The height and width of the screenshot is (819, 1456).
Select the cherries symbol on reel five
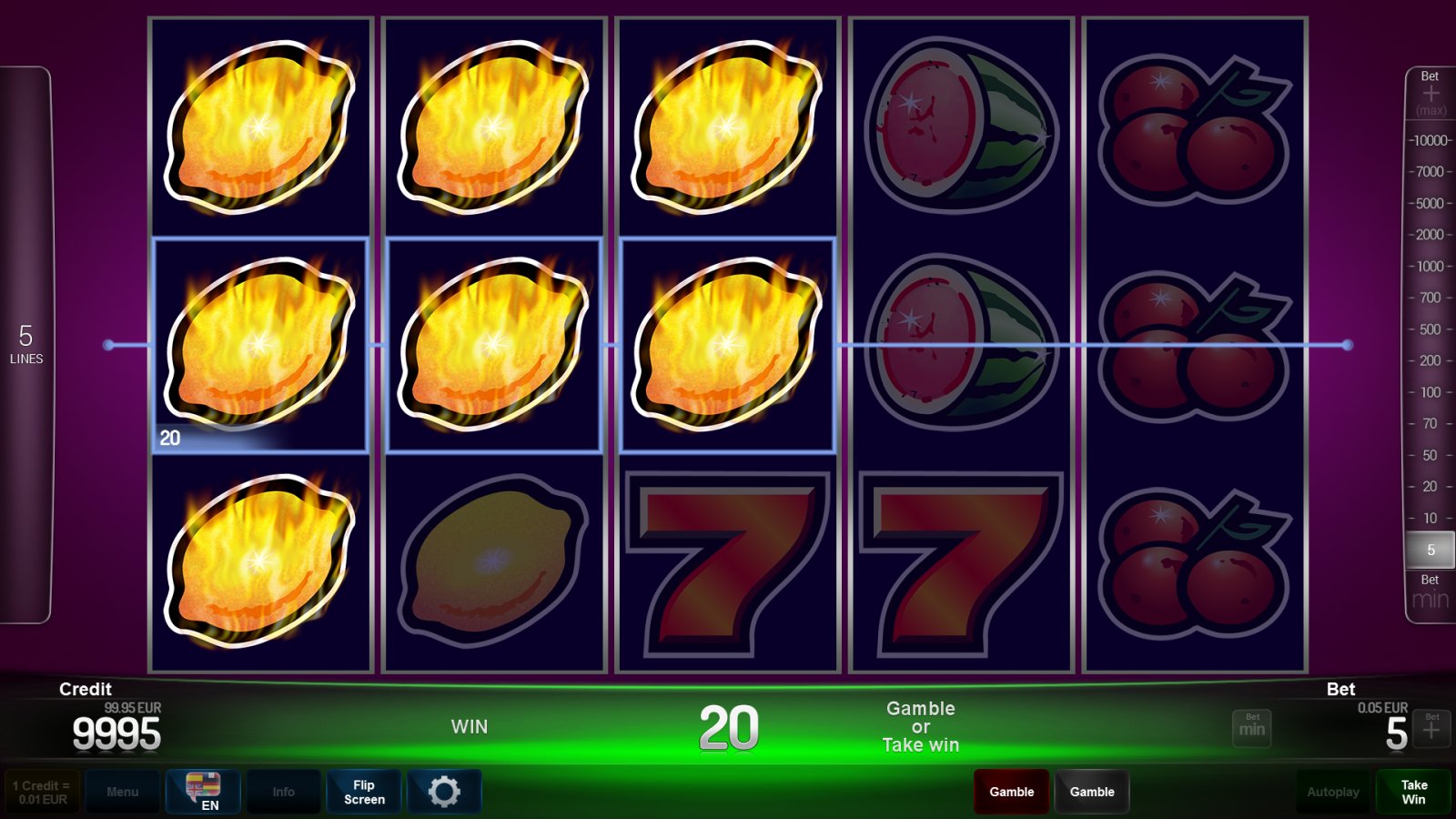1192,346
